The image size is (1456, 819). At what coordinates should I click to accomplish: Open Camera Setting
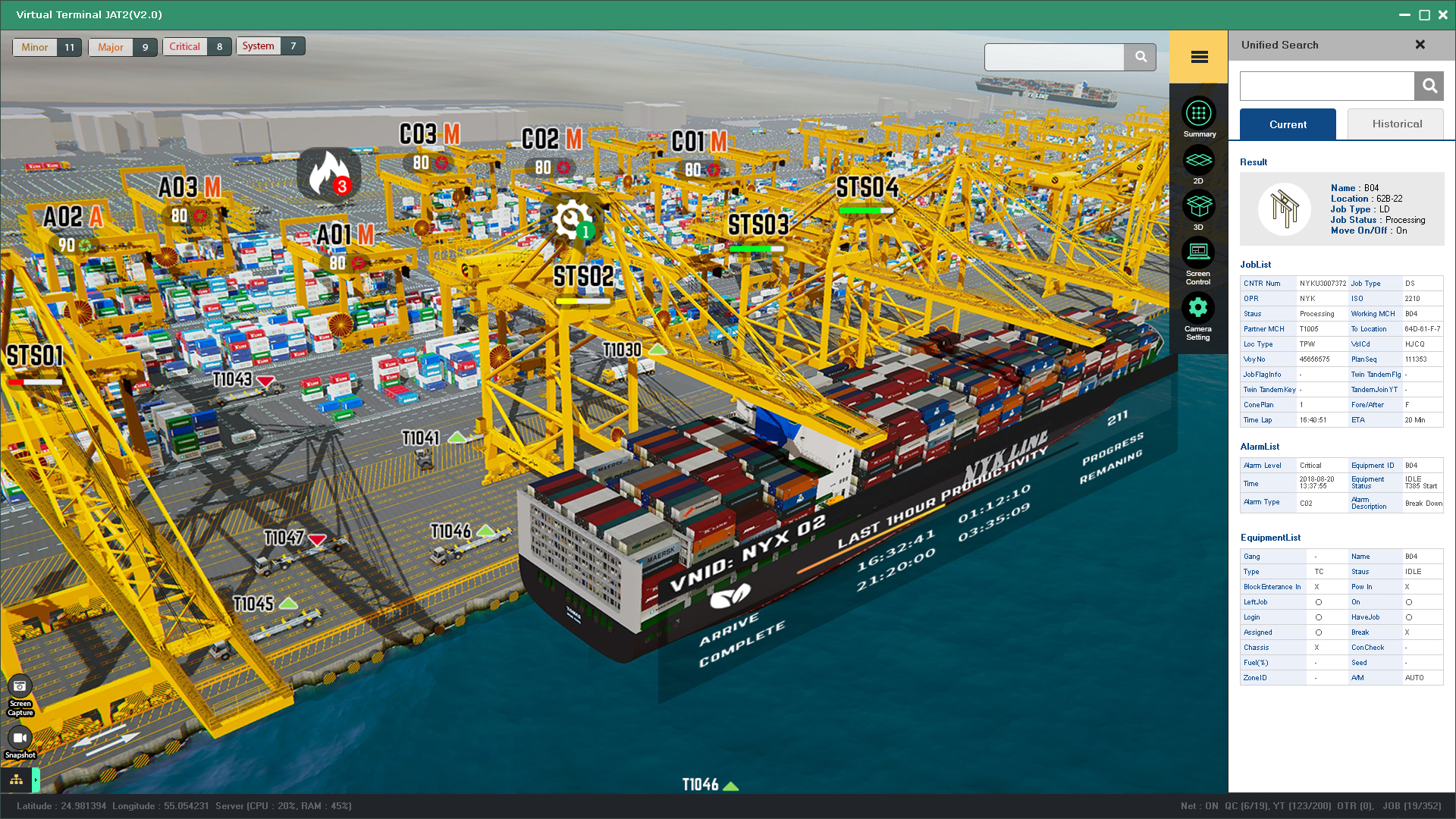pyautogui.click(x=1198, y=308)
